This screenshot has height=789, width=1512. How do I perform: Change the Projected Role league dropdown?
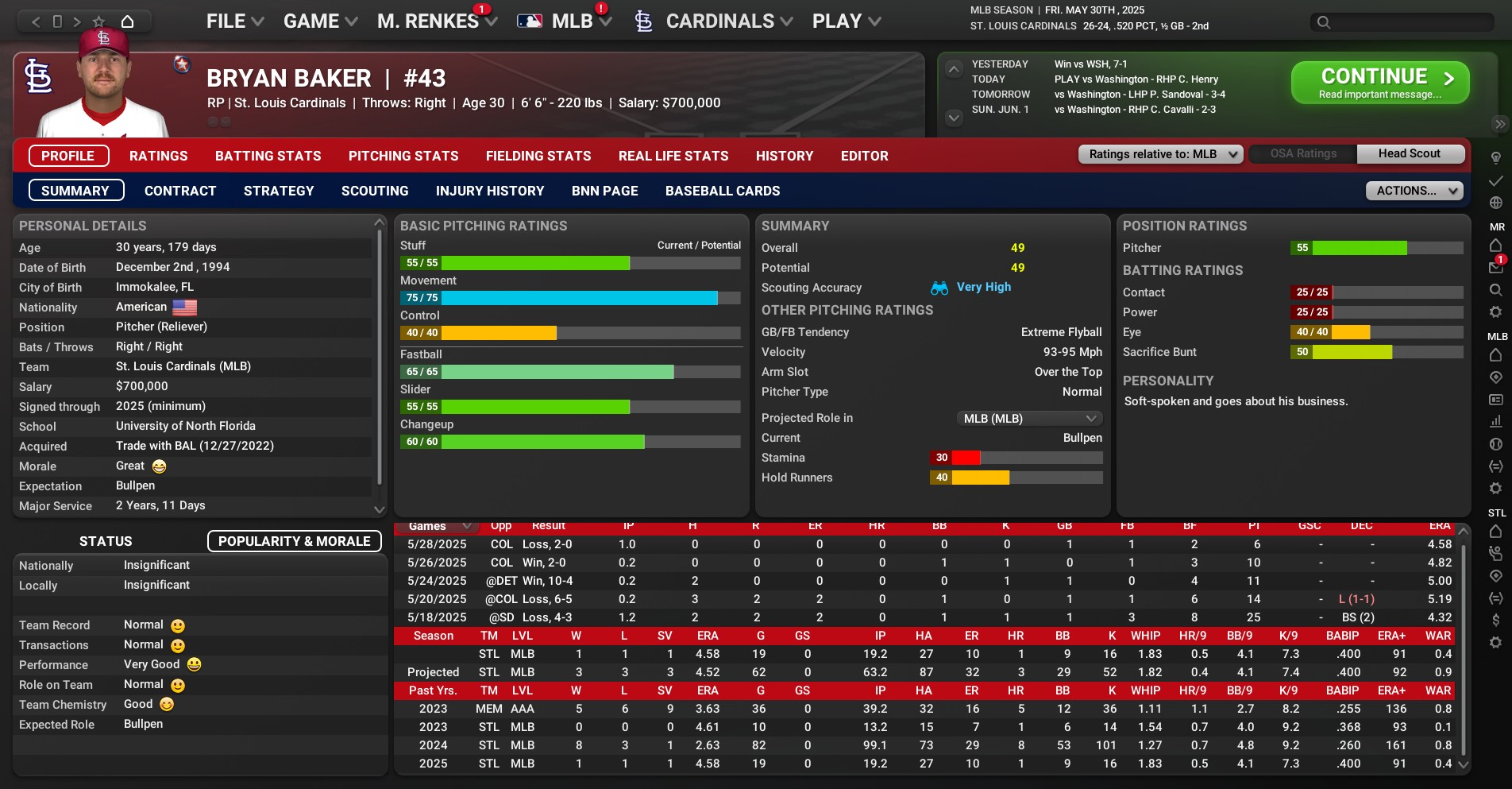[1028, 418]
